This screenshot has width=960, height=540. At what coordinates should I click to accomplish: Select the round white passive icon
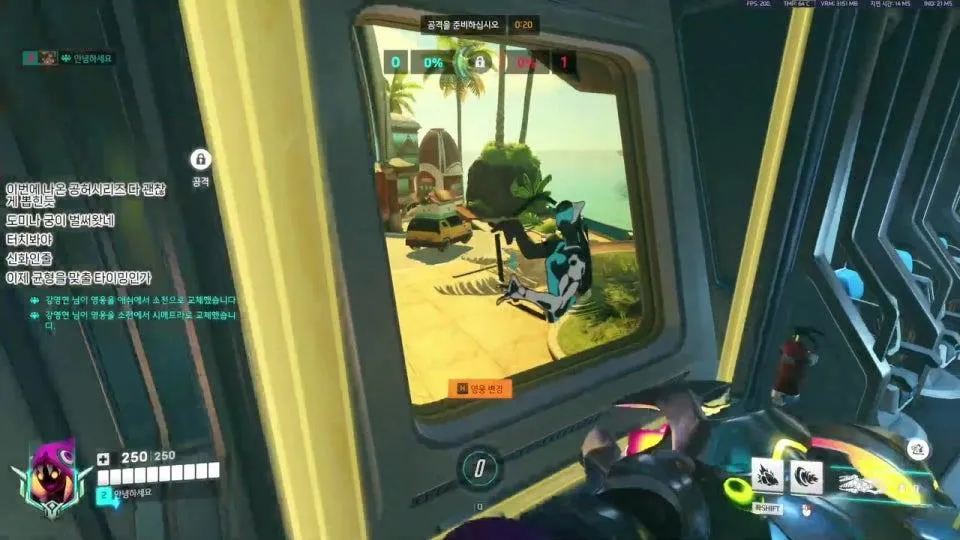(919, 452)
